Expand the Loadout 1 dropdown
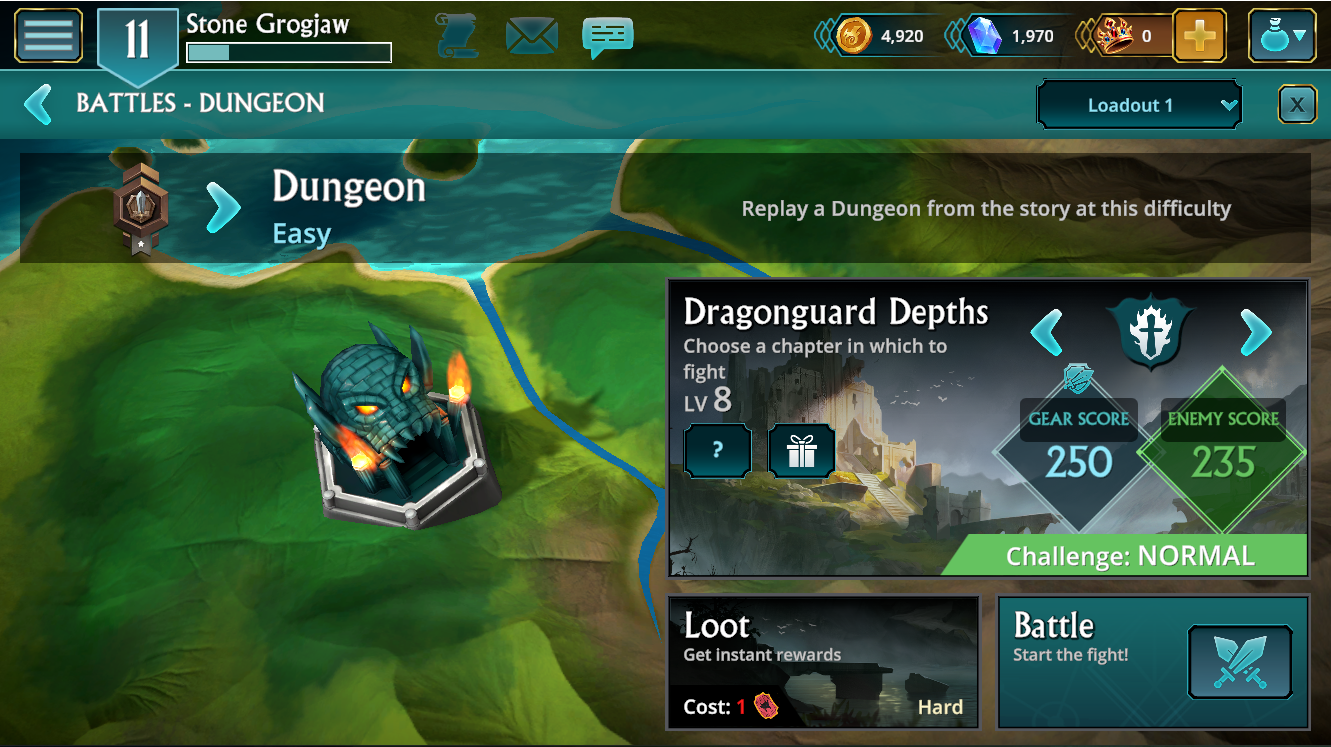Image resolution: width=1331 pixels, height=747 pixels. [x=1139, y=105]
